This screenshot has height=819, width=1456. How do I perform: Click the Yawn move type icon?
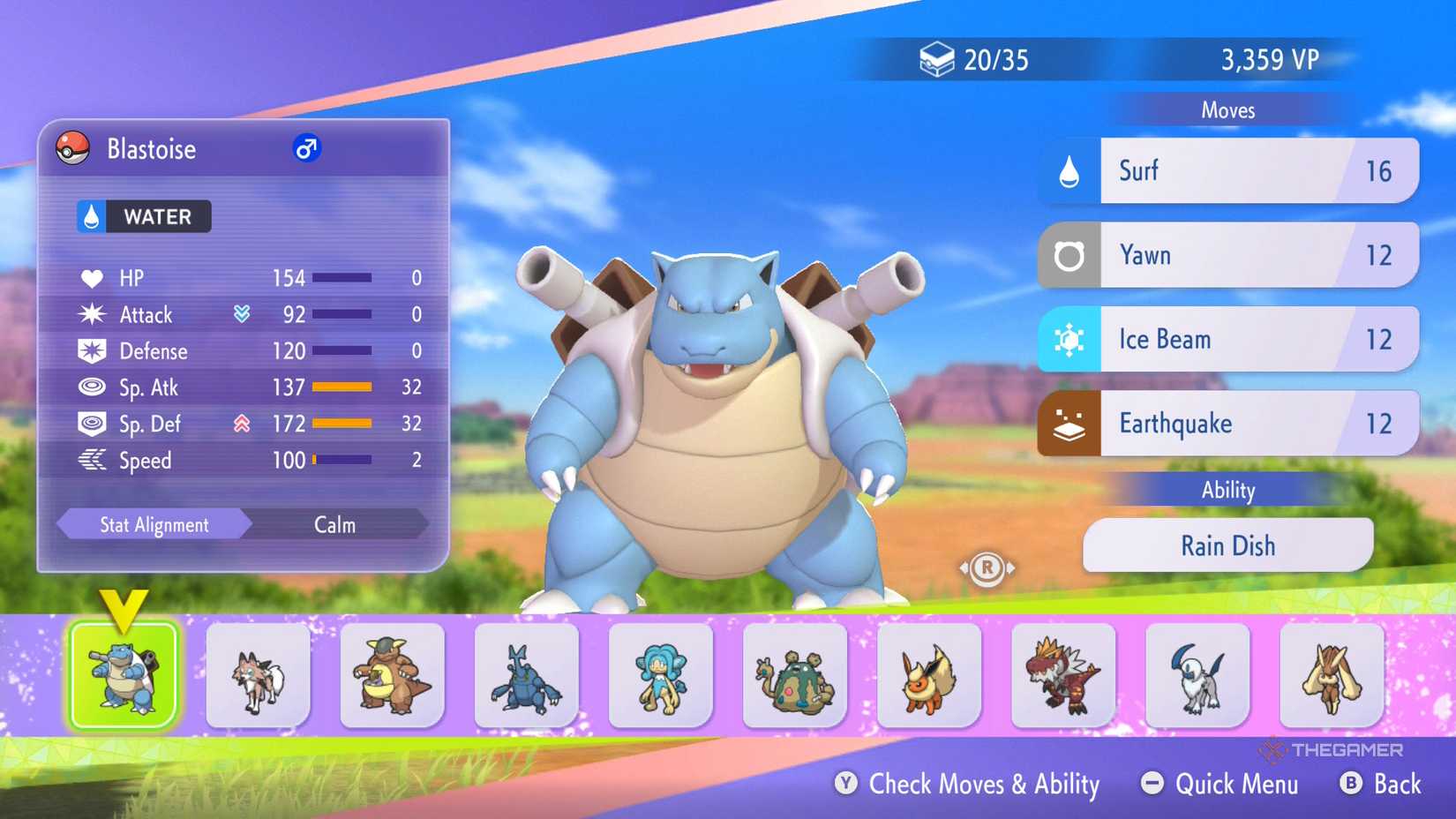tap(1069, 254)
